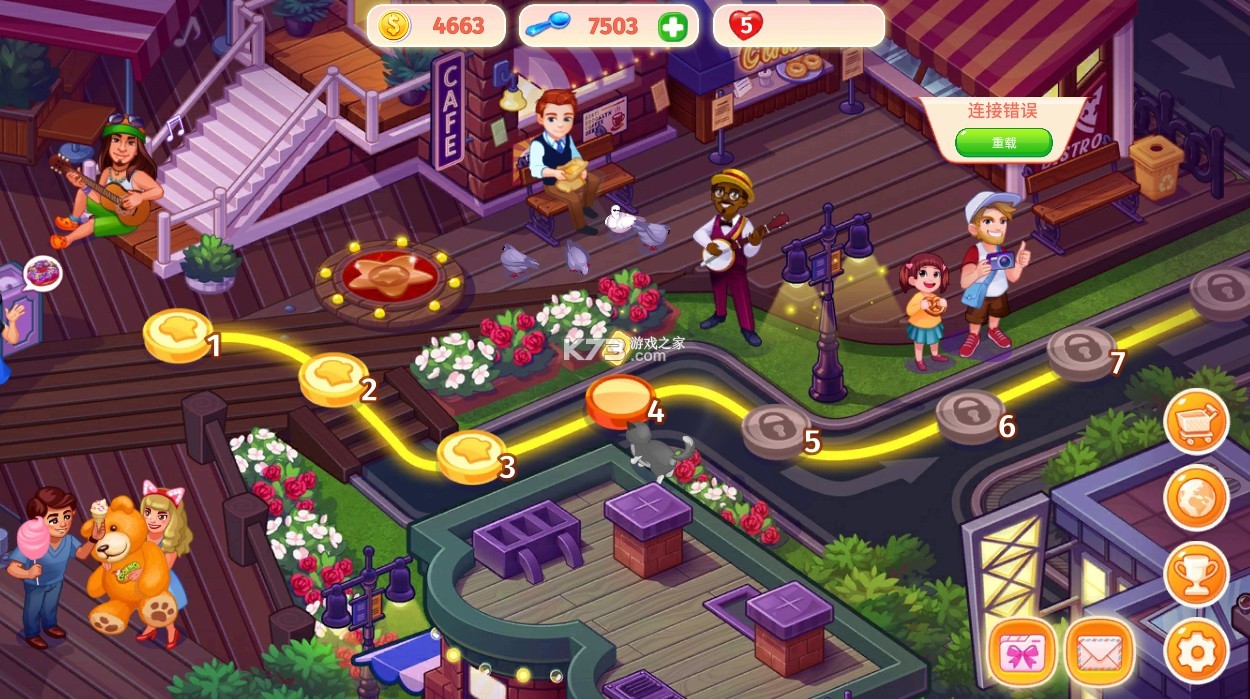
Task: Open the shopping cart store
Action: click(1196, 420)
